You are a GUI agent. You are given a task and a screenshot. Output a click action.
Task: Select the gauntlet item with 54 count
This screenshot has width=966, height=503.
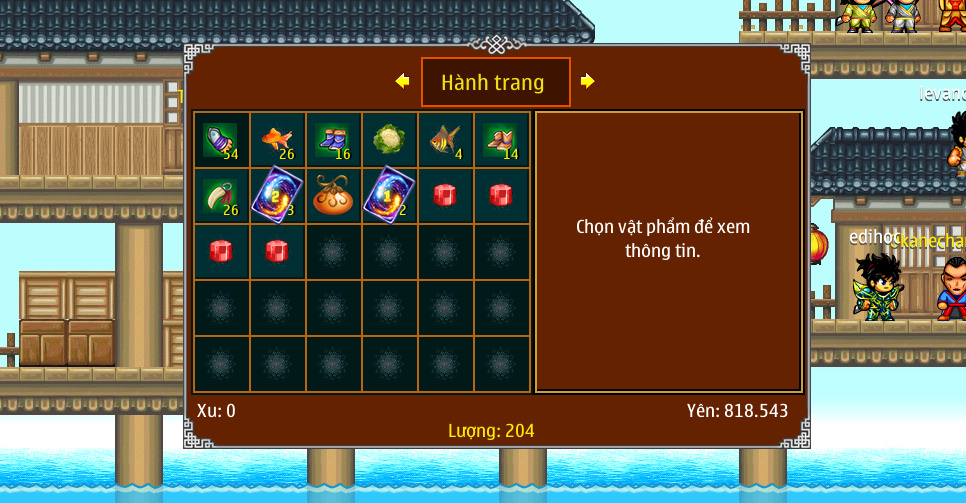[221, 140]
